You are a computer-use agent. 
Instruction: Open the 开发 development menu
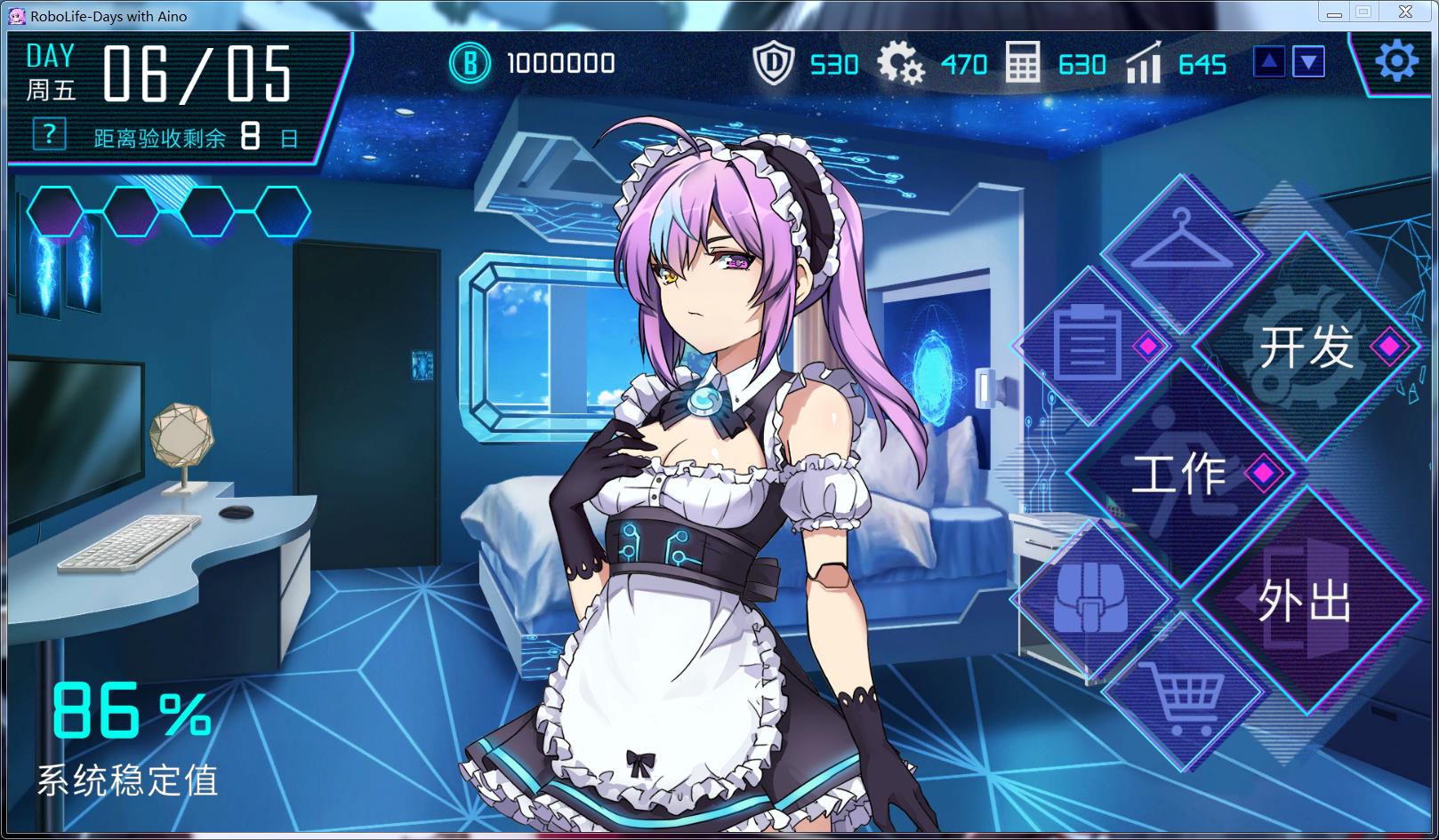pyautogui.click(x=1306, y=347)
